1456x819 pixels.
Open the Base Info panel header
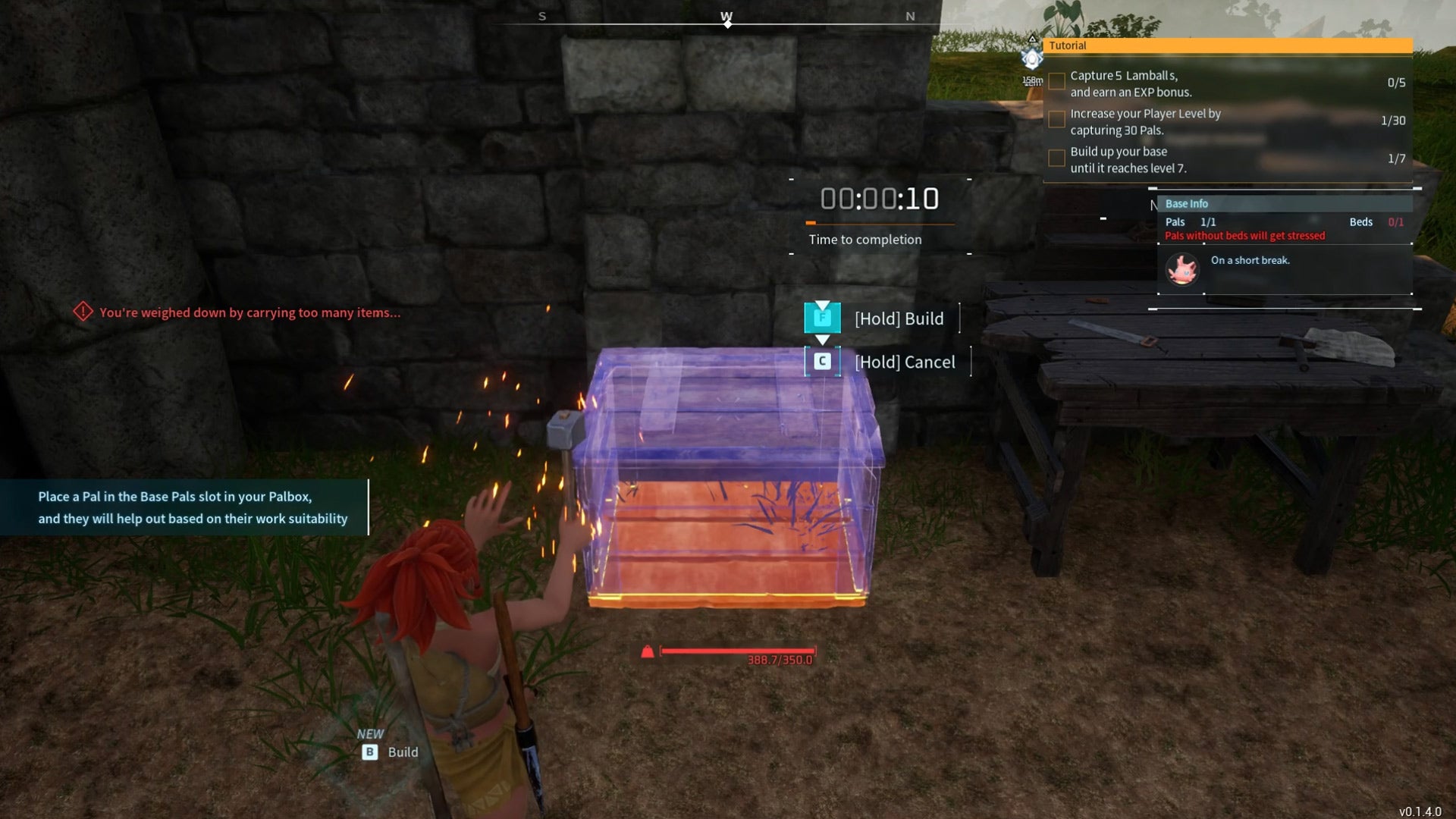click(1285, 203)
